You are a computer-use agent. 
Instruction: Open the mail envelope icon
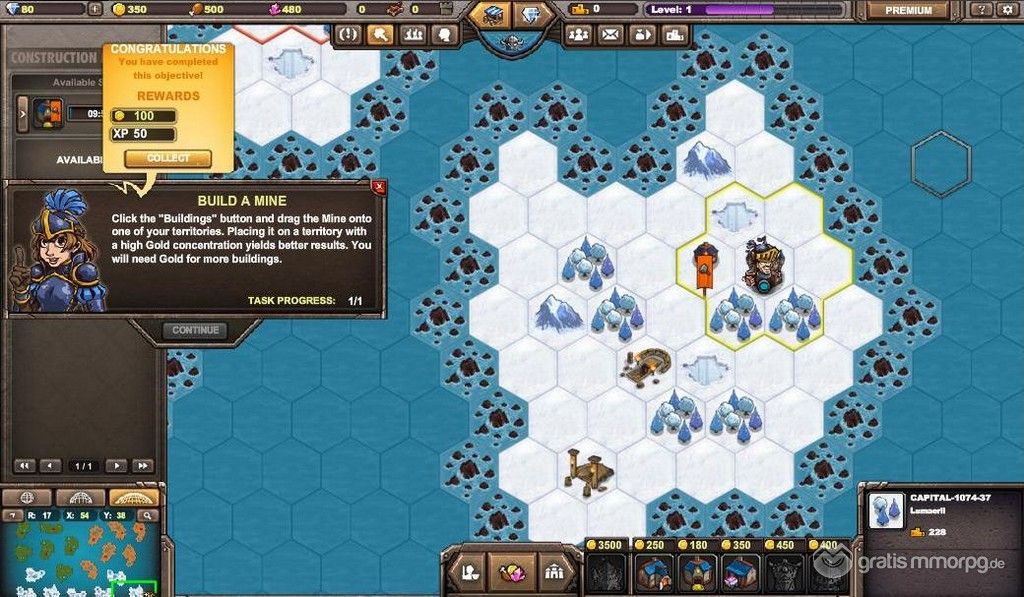pos(610,34)
